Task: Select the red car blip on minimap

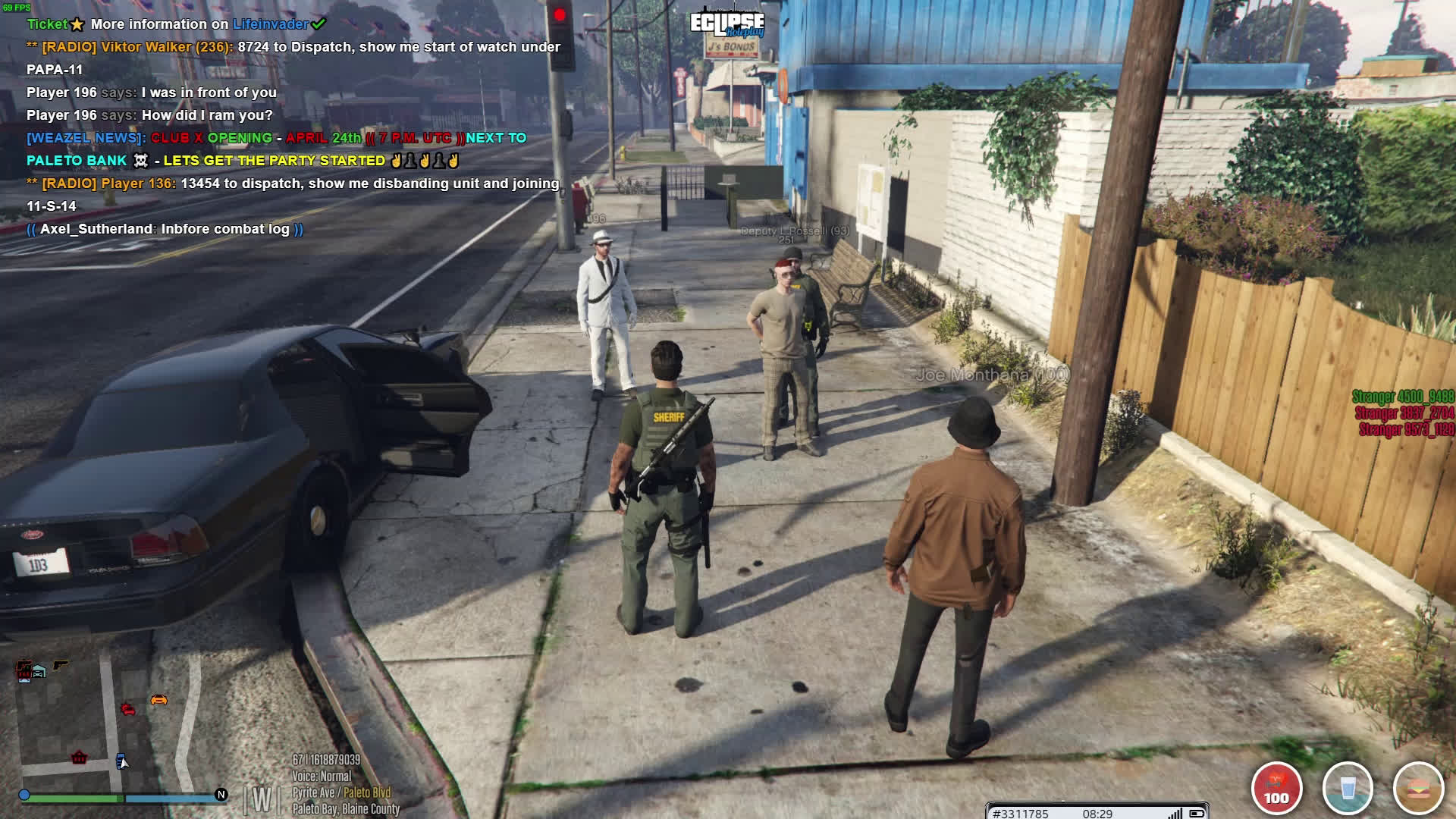Action: click(128, 709)
